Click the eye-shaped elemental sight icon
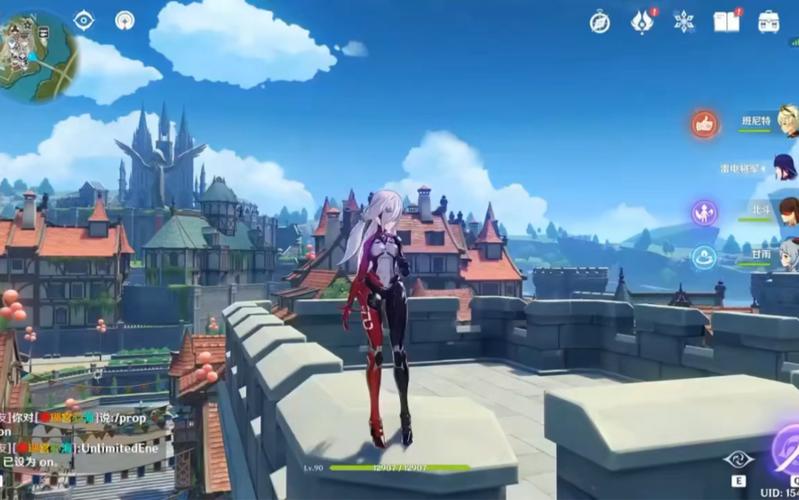The image size is (799, 500). pos(84,20)
